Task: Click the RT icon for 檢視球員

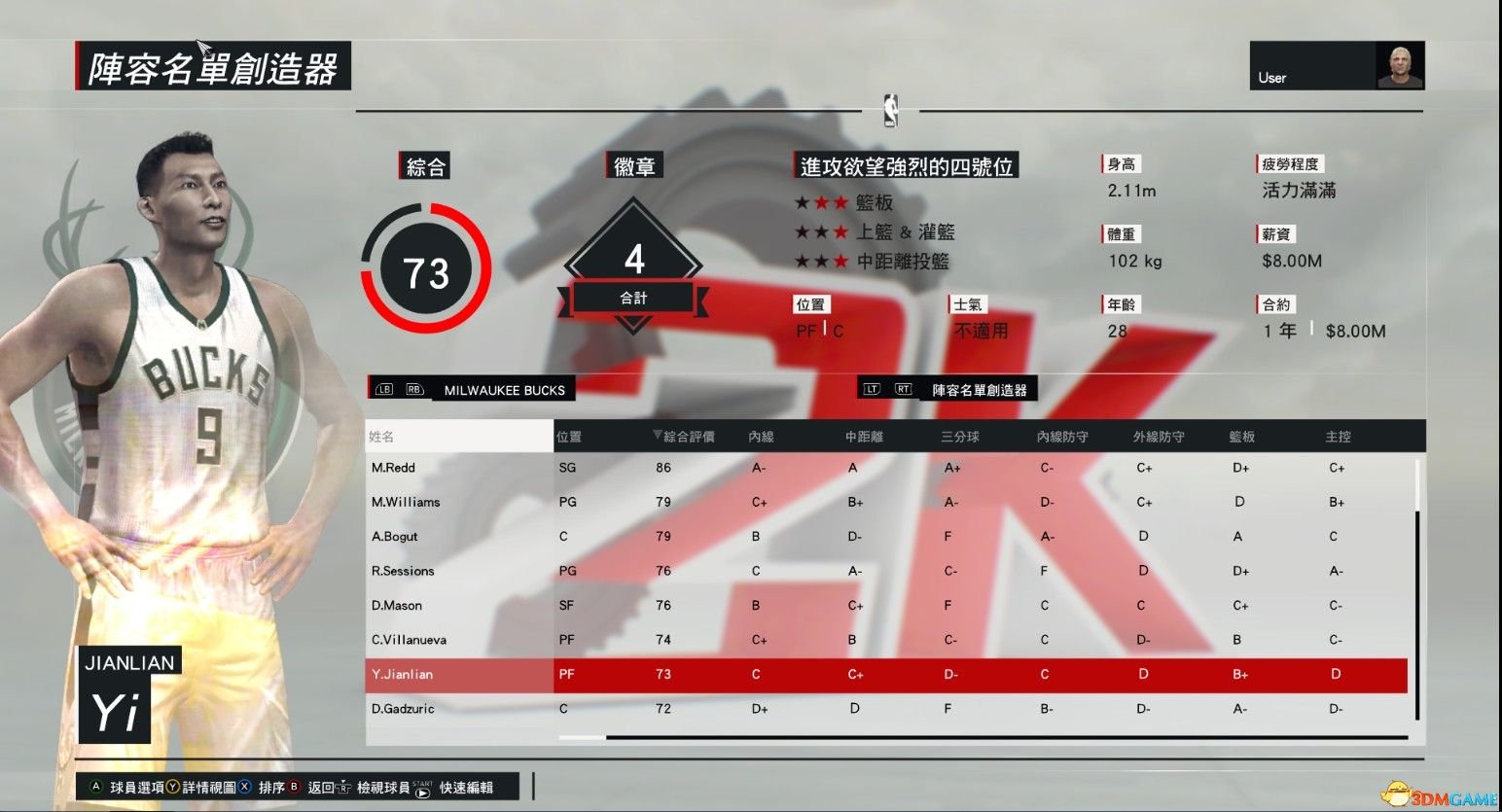Action: click(x=344, y=788)
